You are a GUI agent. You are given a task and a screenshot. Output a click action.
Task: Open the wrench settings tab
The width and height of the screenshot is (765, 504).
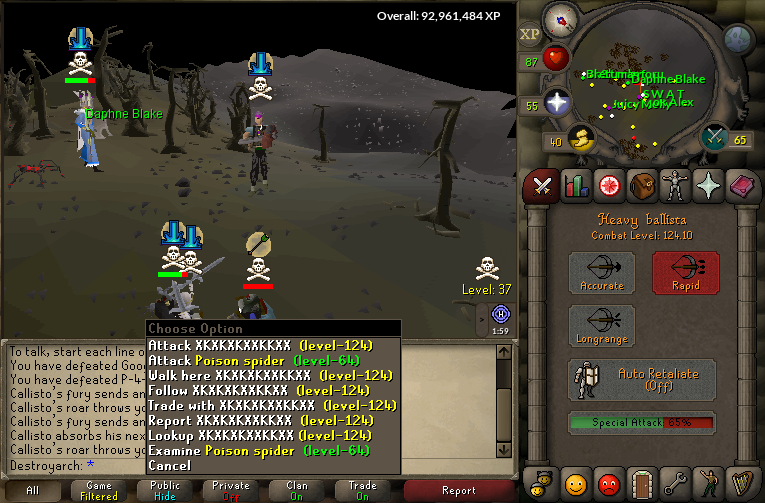[676, 485]
